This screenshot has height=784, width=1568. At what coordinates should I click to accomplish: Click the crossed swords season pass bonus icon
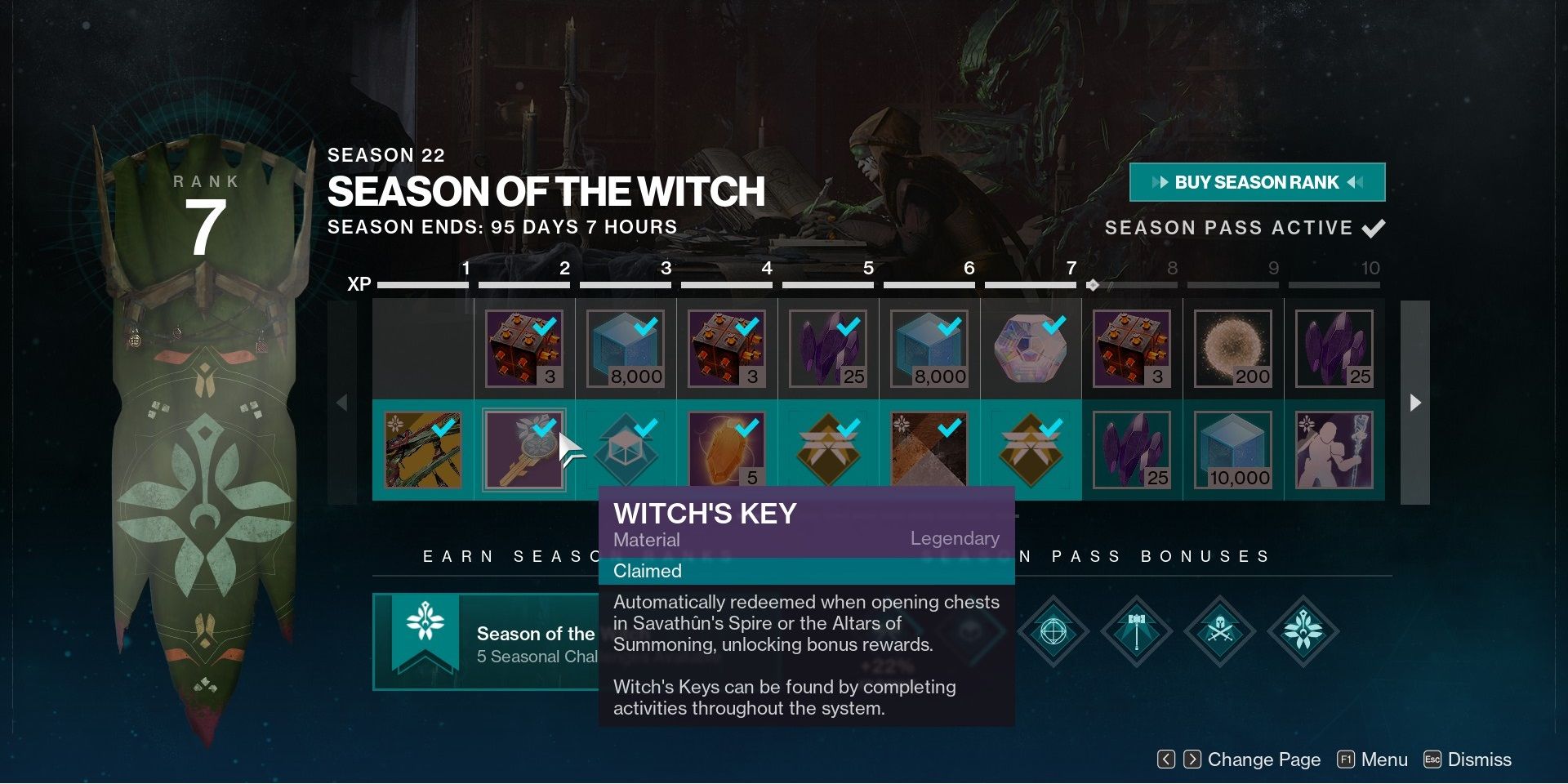coord(1219,633)
